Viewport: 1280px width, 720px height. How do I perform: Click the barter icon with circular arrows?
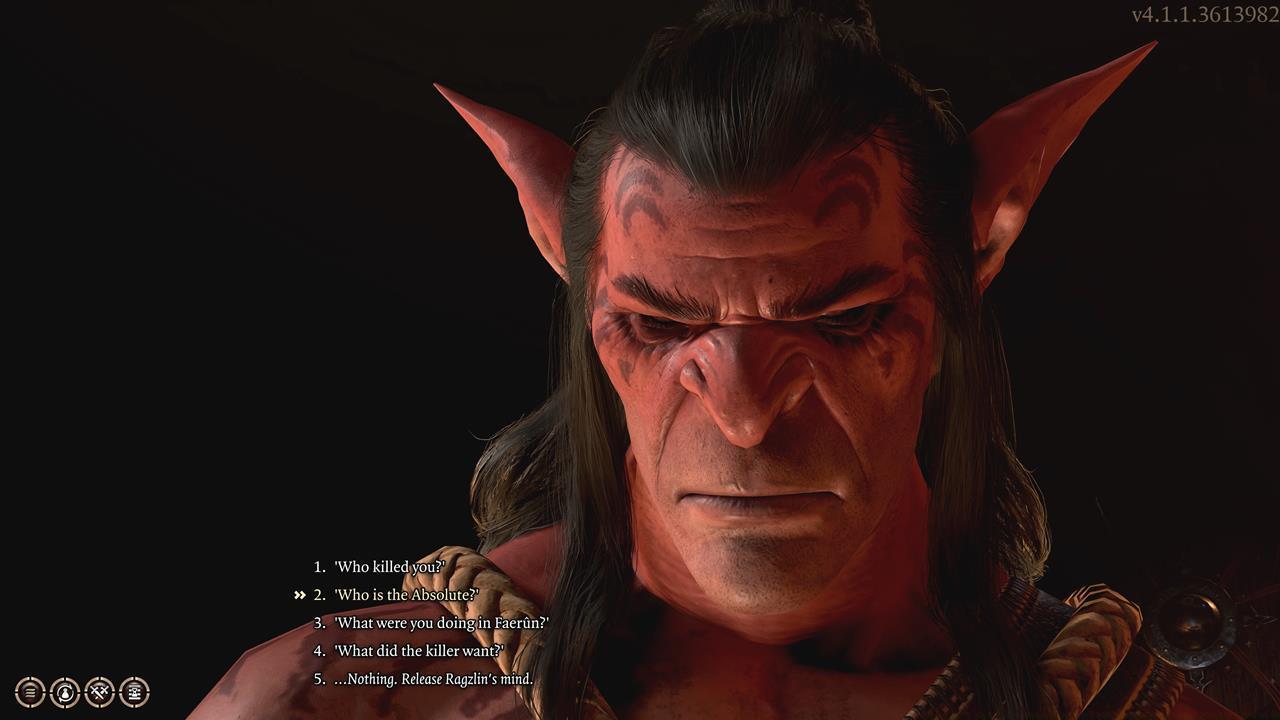[x=64, y=691]
